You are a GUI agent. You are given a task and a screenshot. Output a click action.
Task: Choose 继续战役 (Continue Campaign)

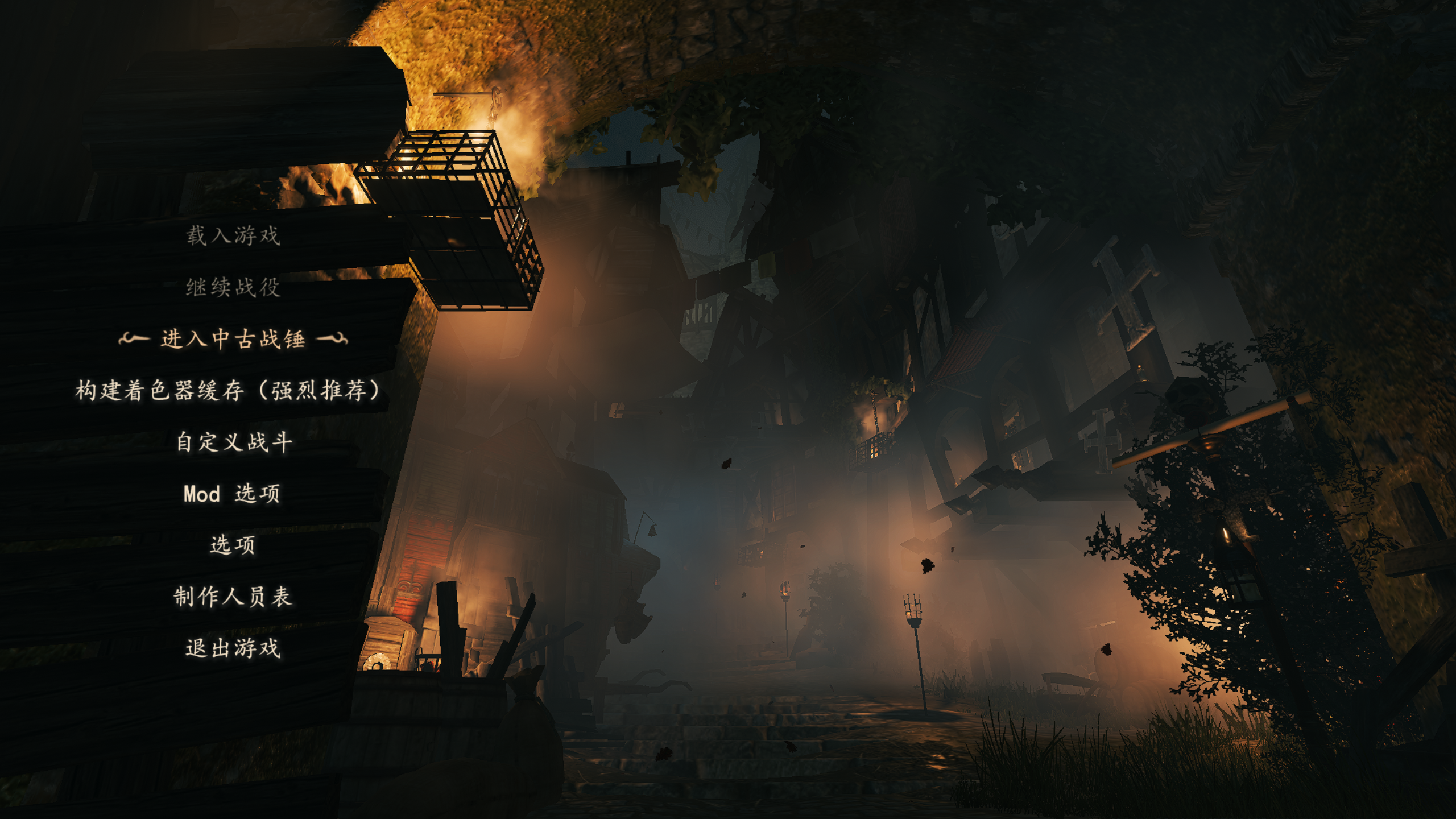[233, 287]
